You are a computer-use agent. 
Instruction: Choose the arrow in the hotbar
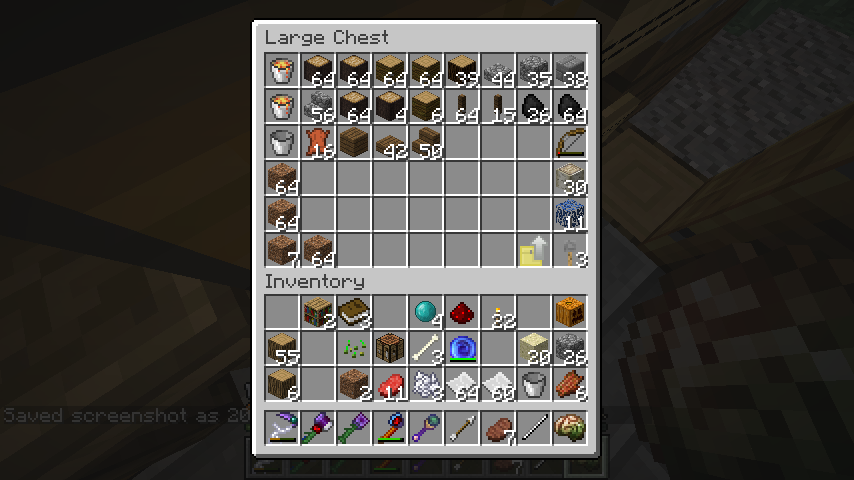click(461, 428)
